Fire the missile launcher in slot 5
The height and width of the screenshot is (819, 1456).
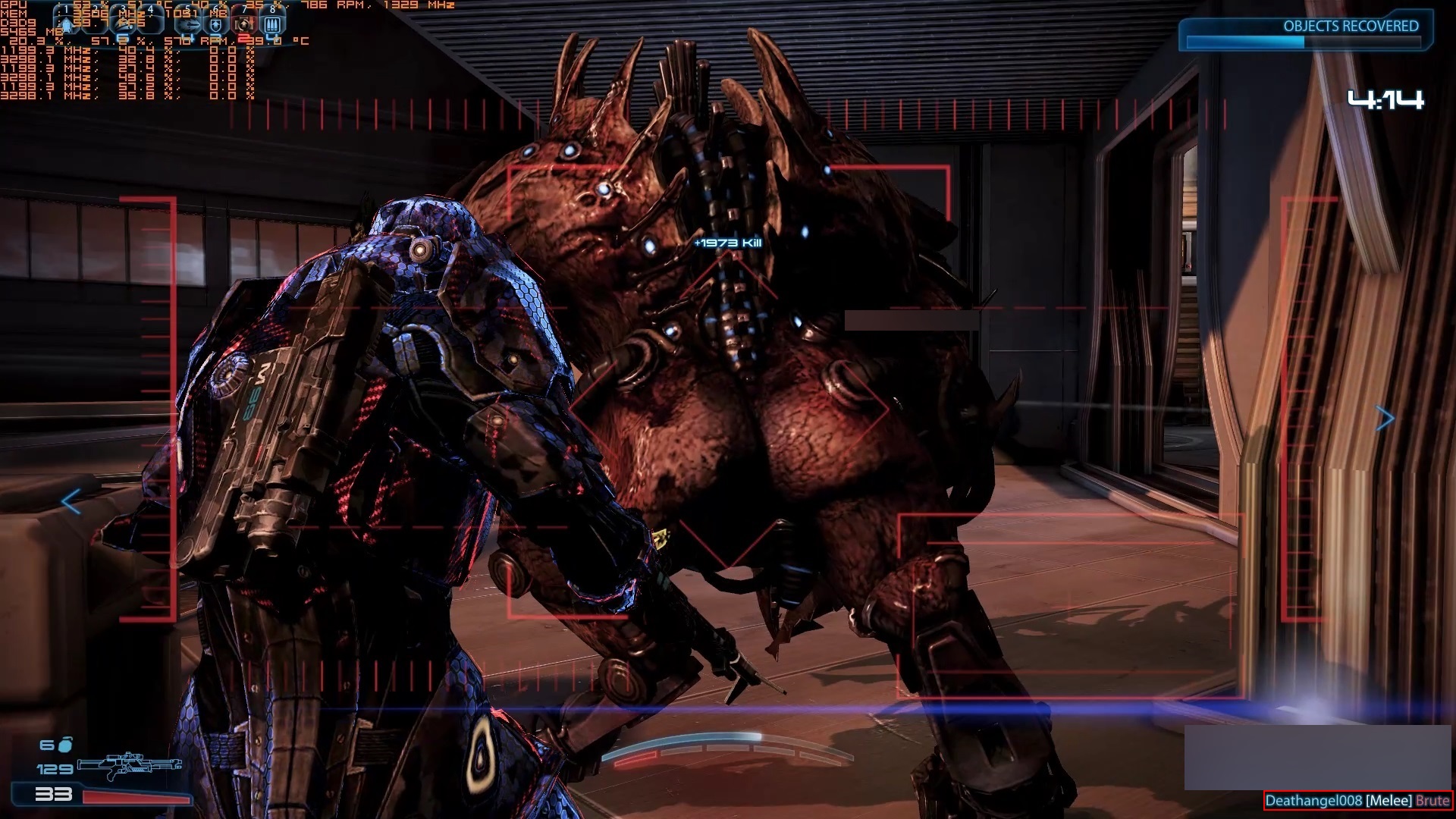click(189, 24)
